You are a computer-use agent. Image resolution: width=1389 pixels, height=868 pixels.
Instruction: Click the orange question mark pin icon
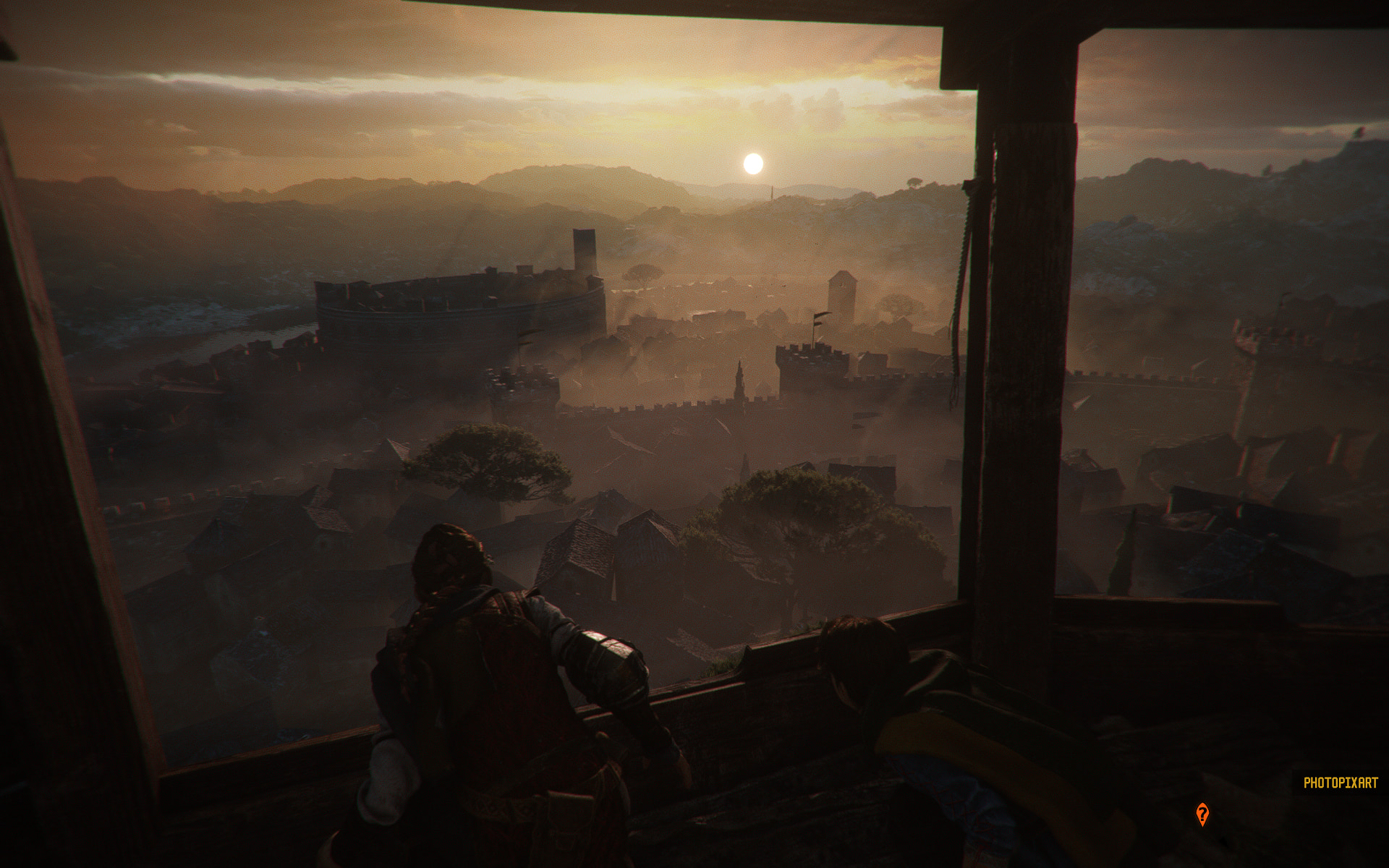point(1202,814)
